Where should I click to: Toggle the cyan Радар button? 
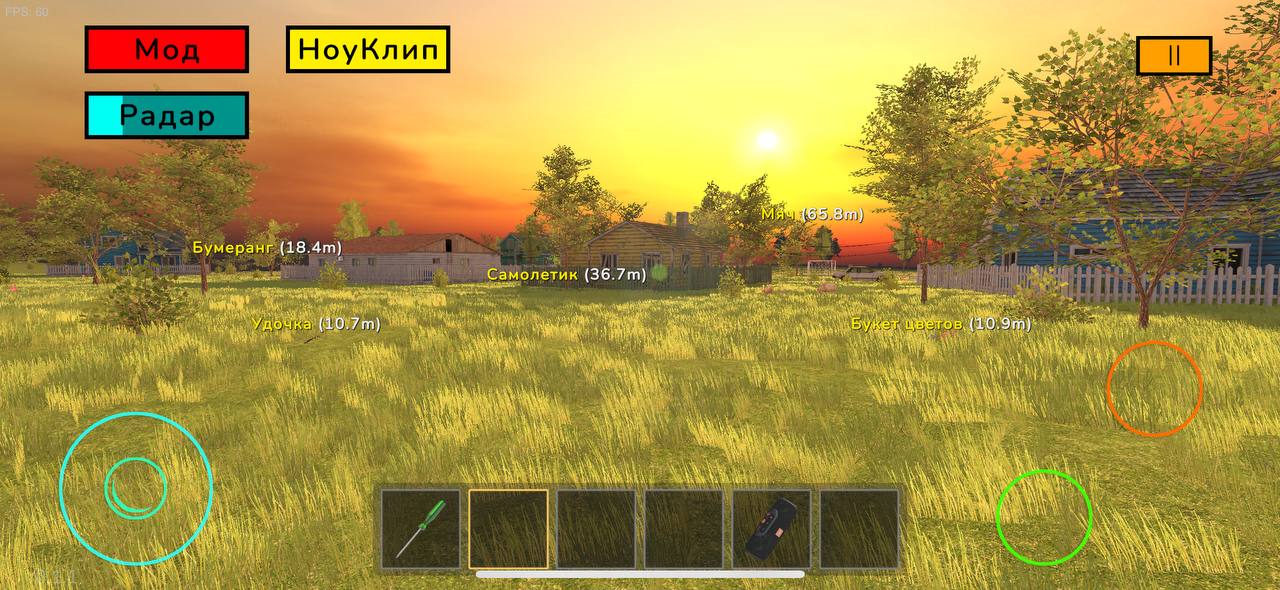166,116
